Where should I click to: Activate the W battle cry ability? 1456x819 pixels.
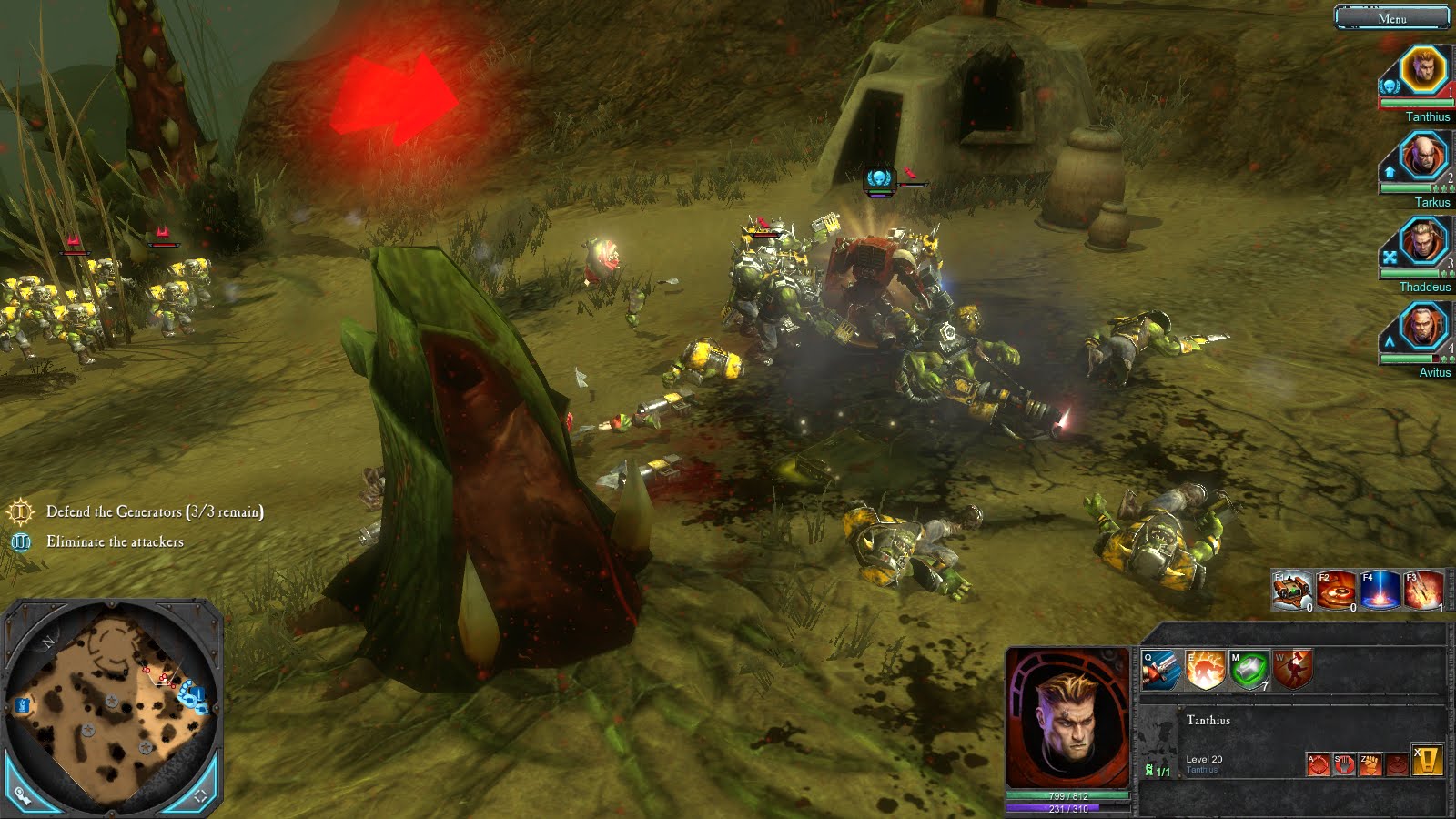[x=1292, y=670]
